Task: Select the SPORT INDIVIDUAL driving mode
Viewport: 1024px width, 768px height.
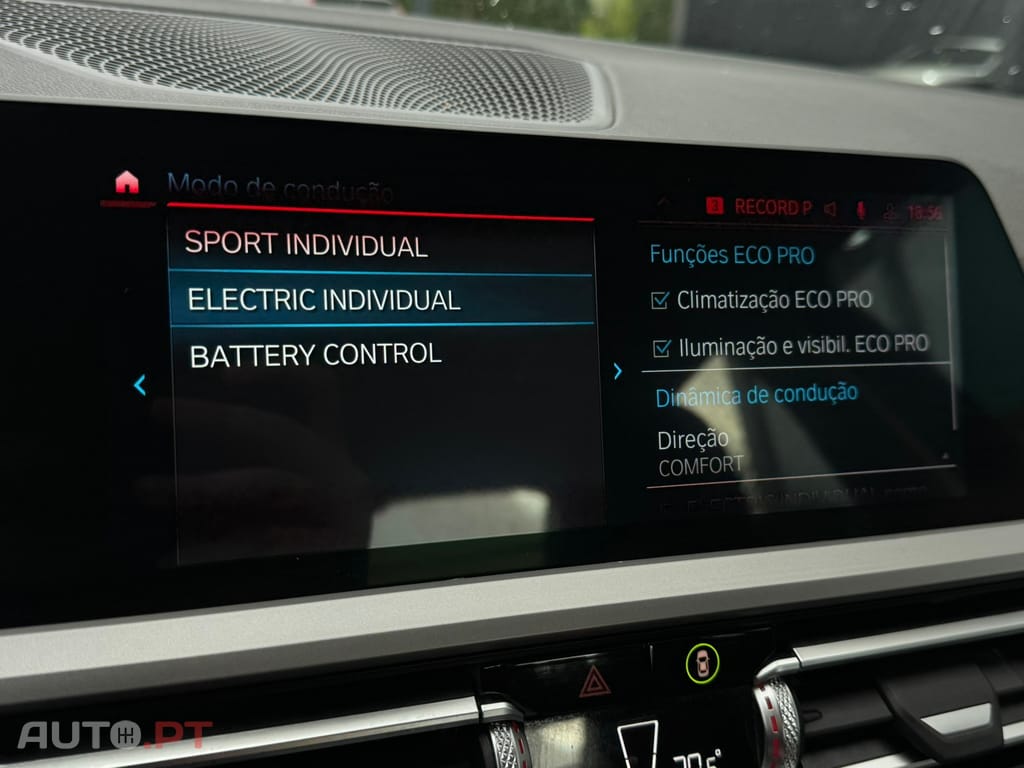Action: pos(306,244)
